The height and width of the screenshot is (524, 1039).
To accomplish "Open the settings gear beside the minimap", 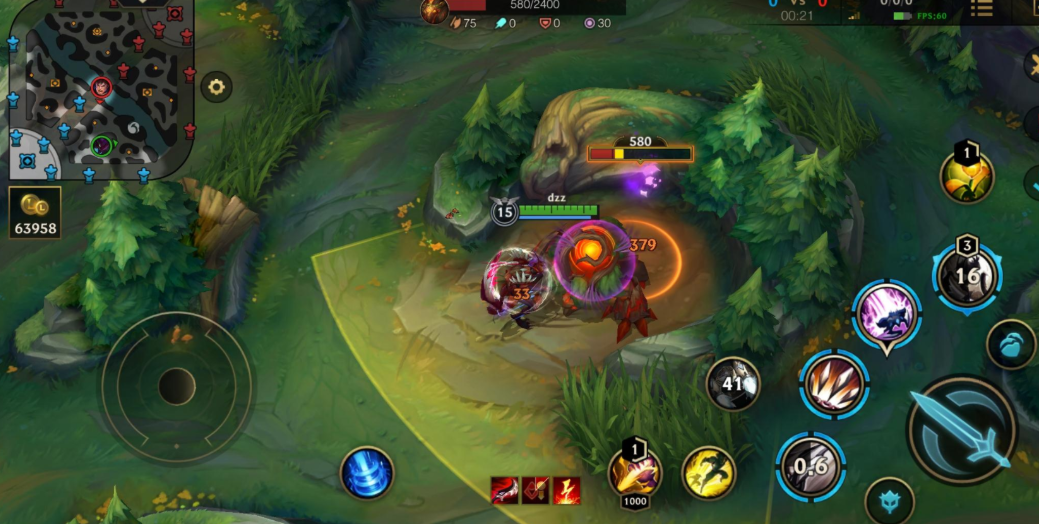I will pos(216,87).
